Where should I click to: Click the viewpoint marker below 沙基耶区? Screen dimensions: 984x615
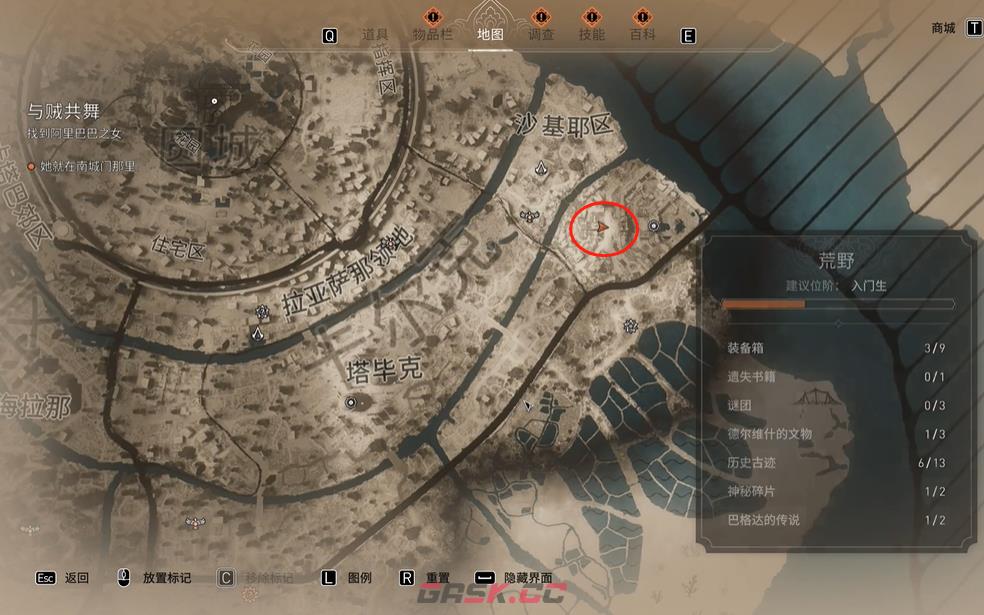(541, 168)
